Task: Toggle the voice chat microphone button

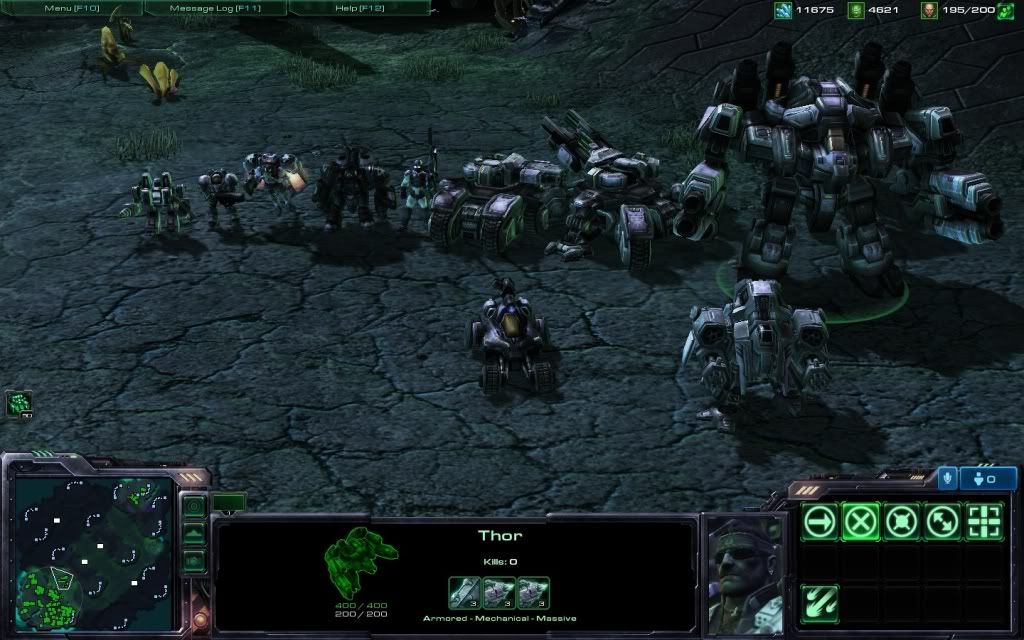Action: pos(946,479)
